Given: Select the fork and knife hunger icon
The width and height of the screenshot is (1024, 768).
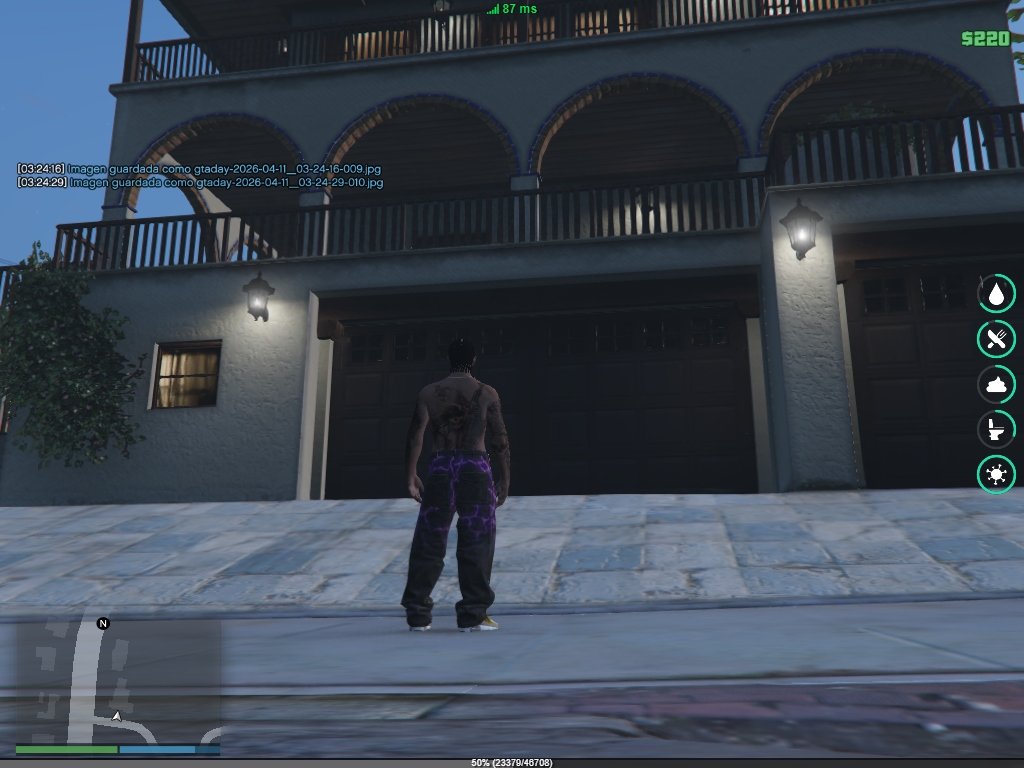Looking at the screenshot, I should (996, 338).
